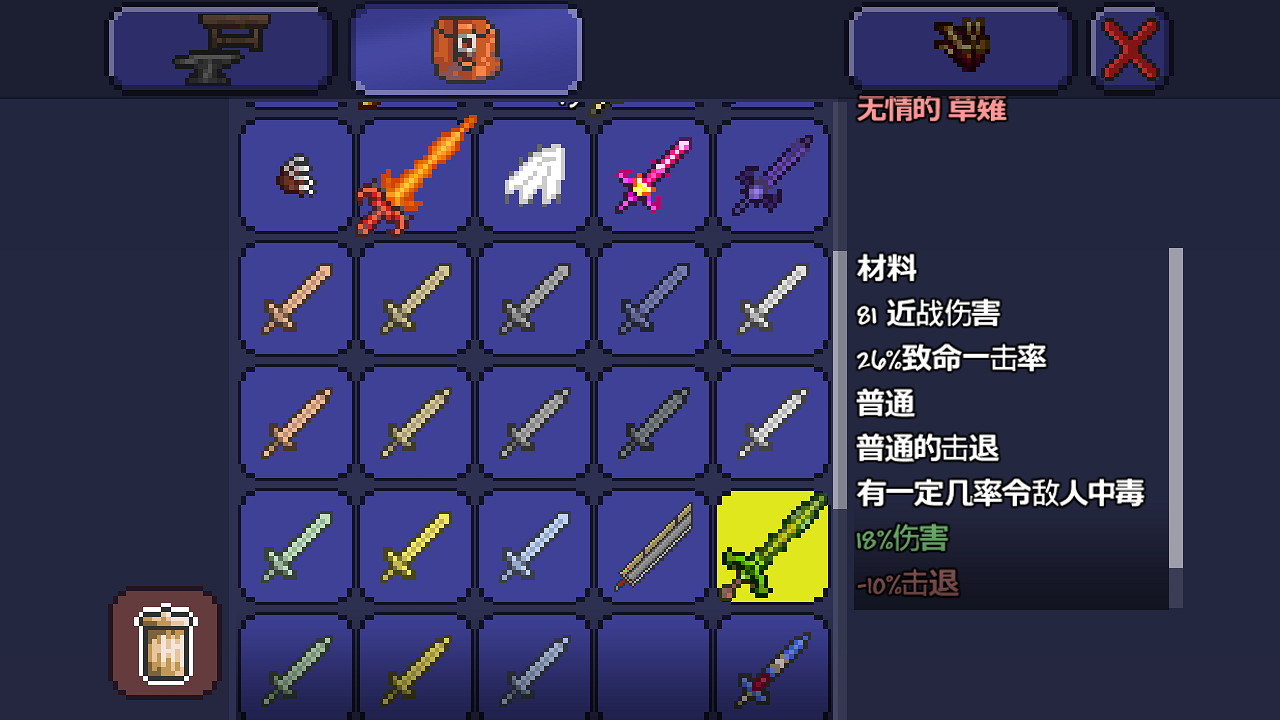Select the blue-handled sword at bottom right

click(772, 665)
